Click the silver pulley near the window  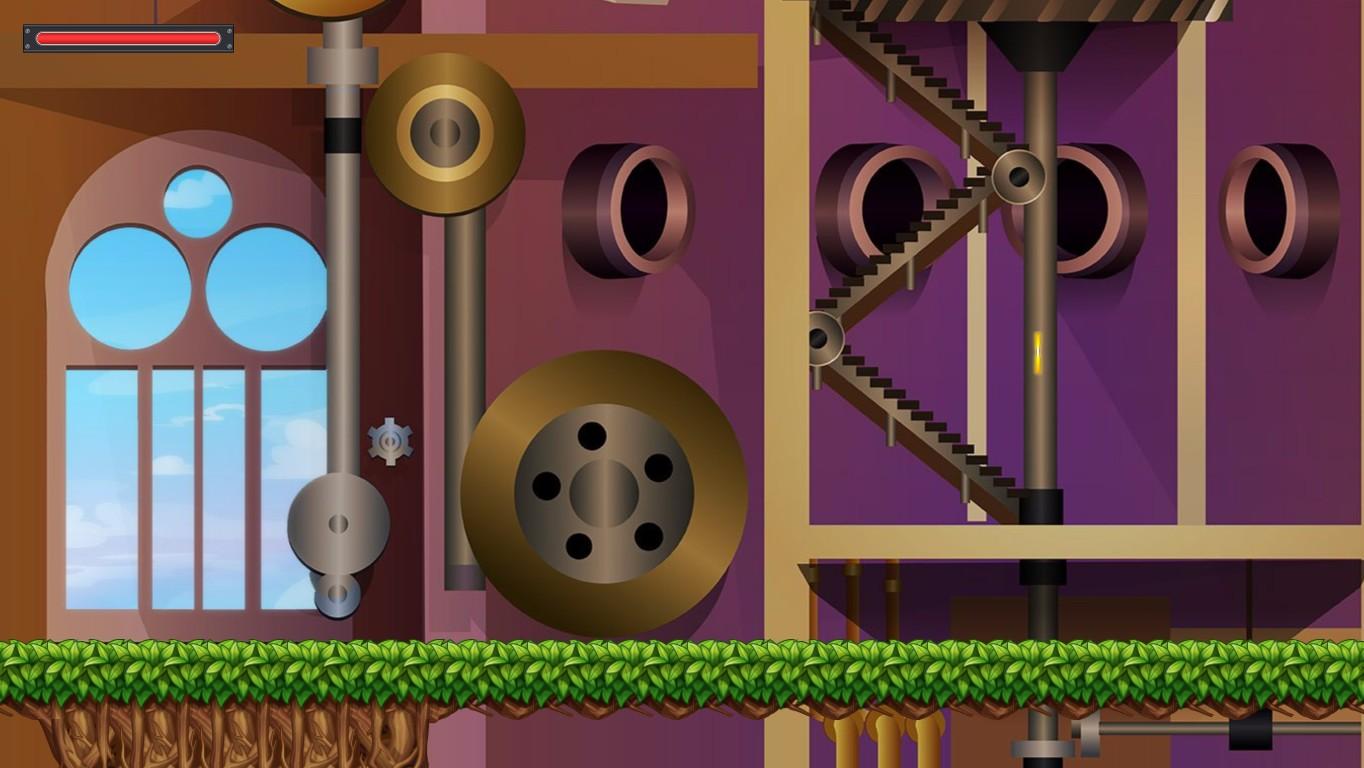[x=336, y=525]
